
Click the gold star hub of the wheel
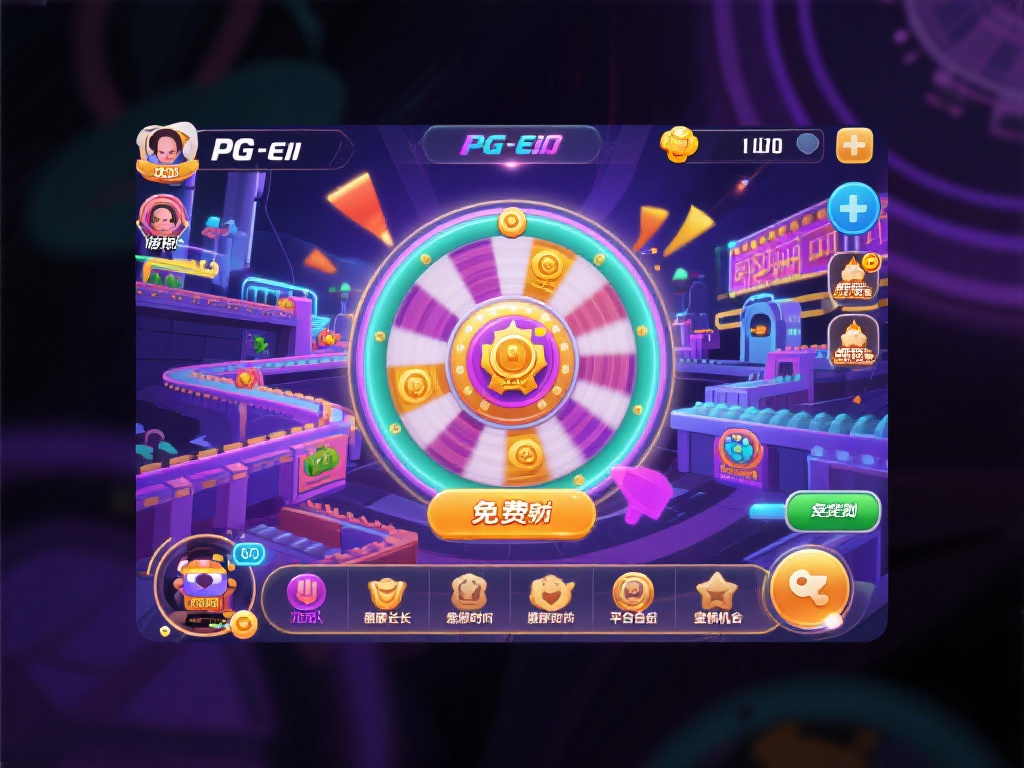pos(511,357)
